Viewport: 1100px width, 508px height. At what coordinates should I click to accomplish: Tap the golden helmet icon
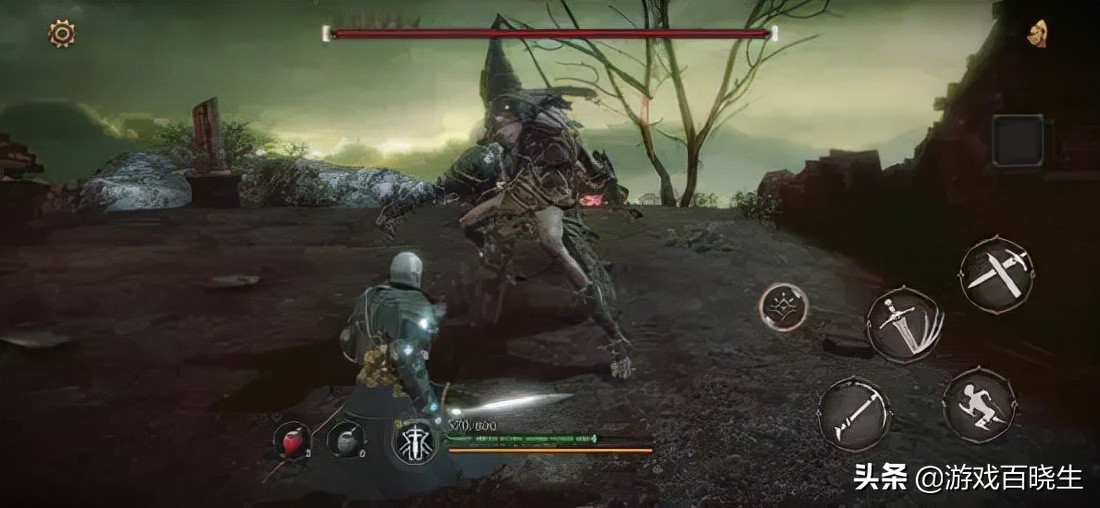coord(1037,33)
